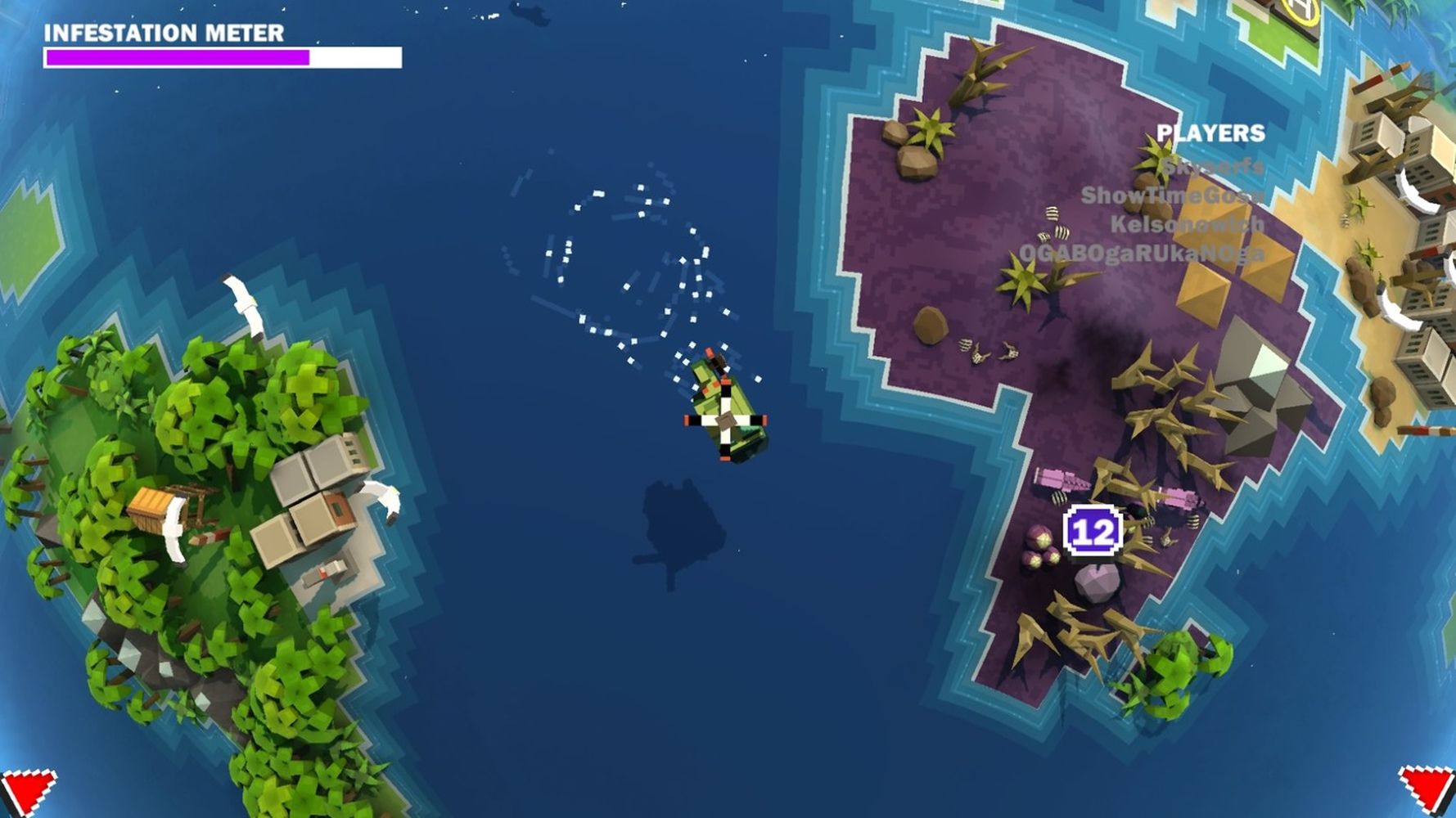Choose Kelsonowich from the players list
1456x818 pixels.
pyautogui.click(x=1187, y=224)
